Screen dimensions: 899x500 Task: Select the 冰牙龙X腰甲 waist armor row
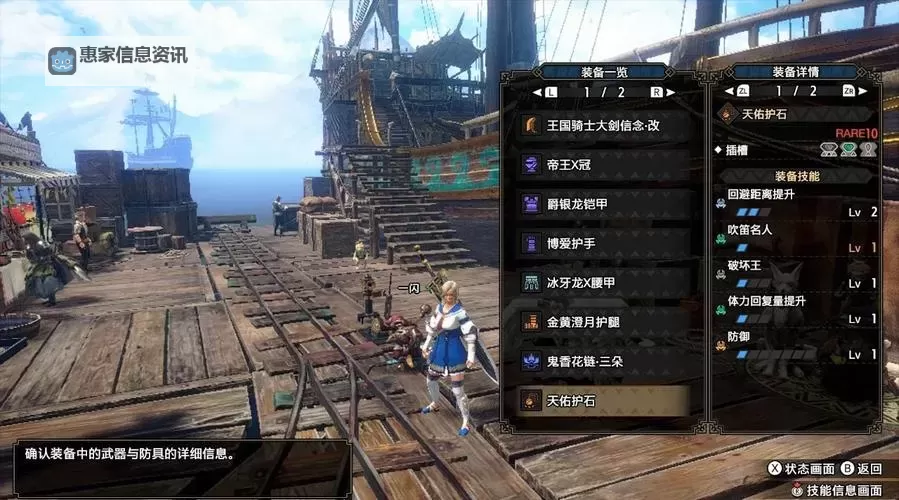coord(603,283)
